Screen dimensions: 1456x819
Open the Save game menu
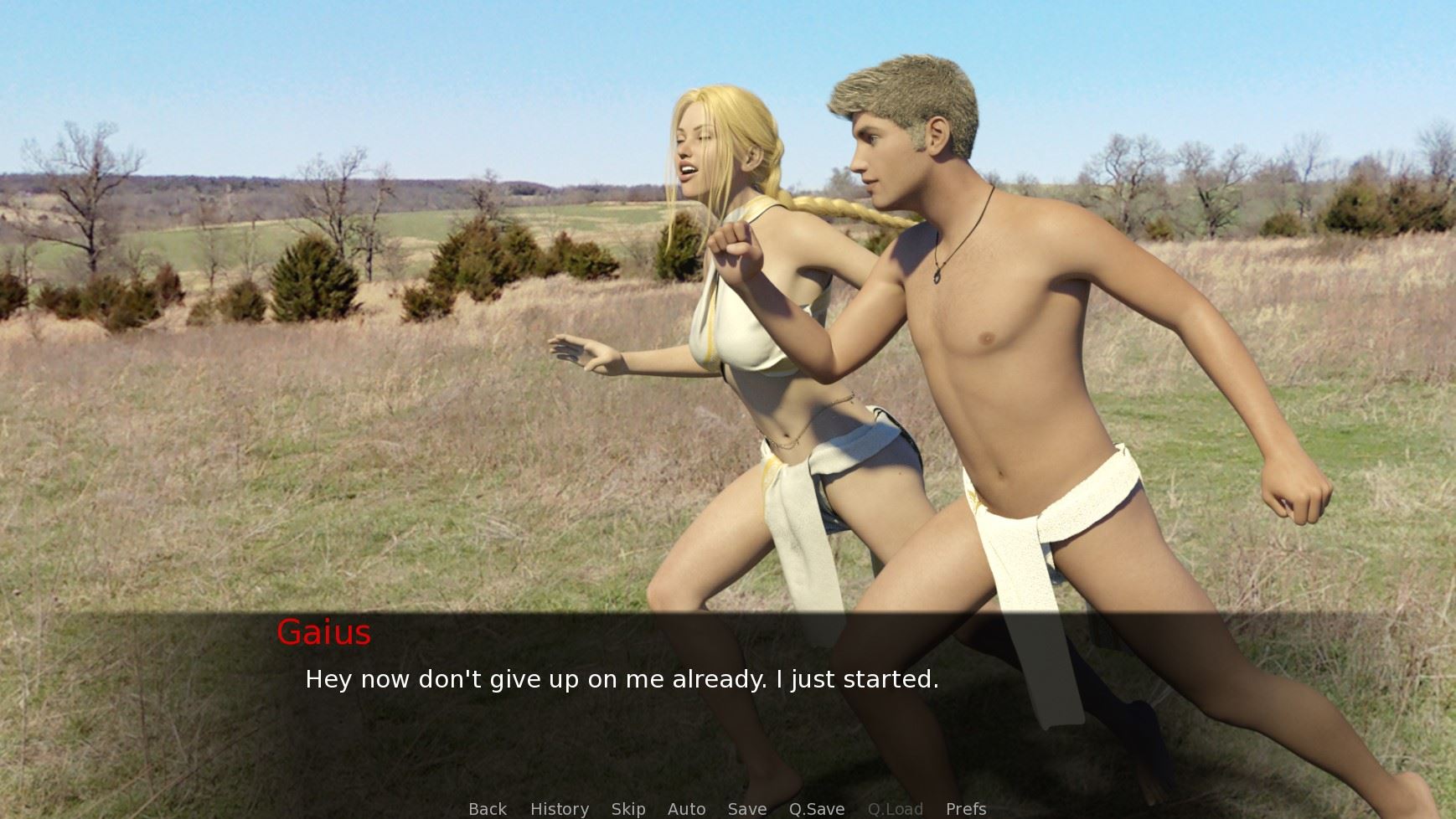coord(746,809)
